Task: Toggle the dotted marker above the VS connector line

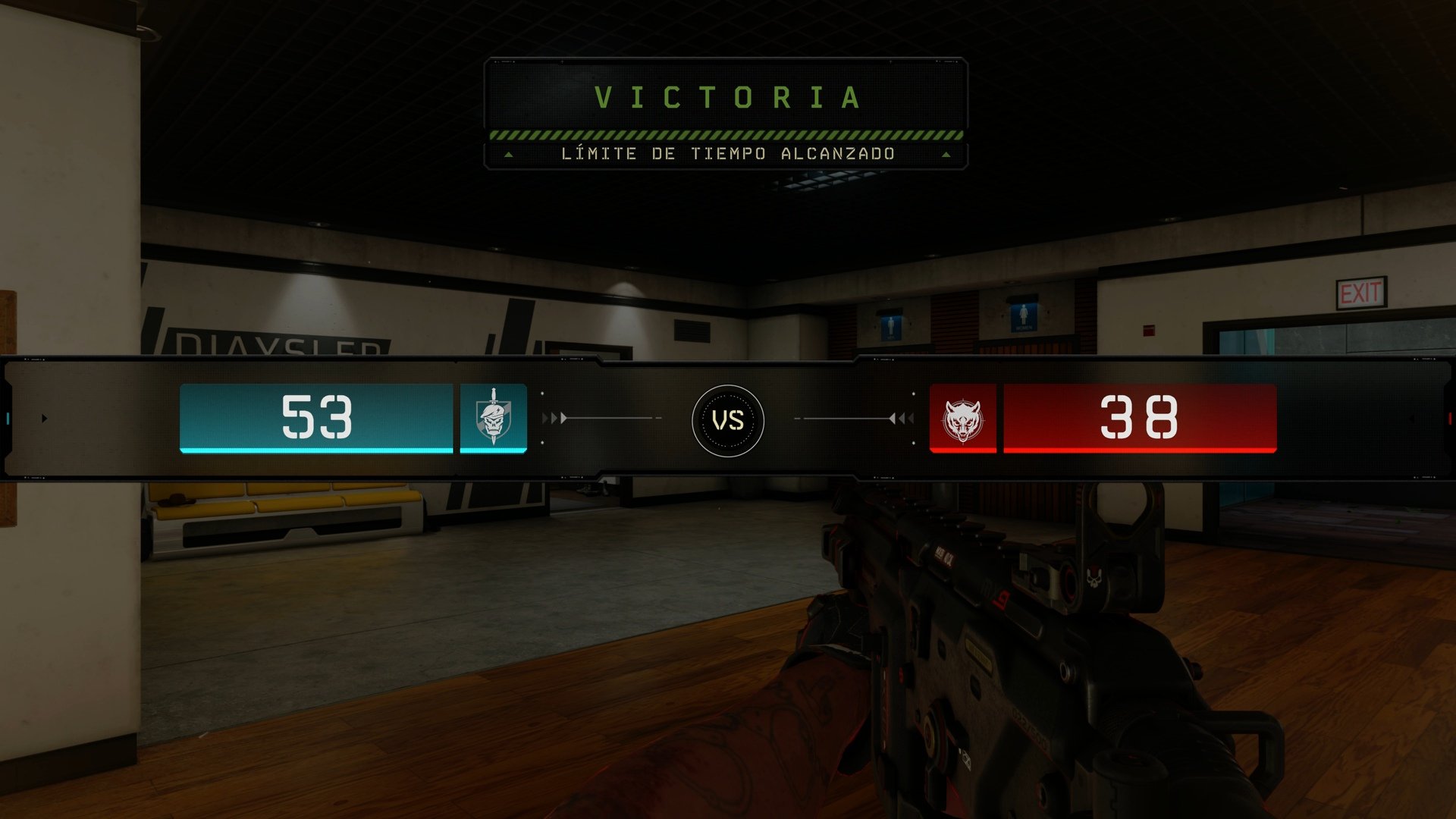Action: (x=542, y=394)
